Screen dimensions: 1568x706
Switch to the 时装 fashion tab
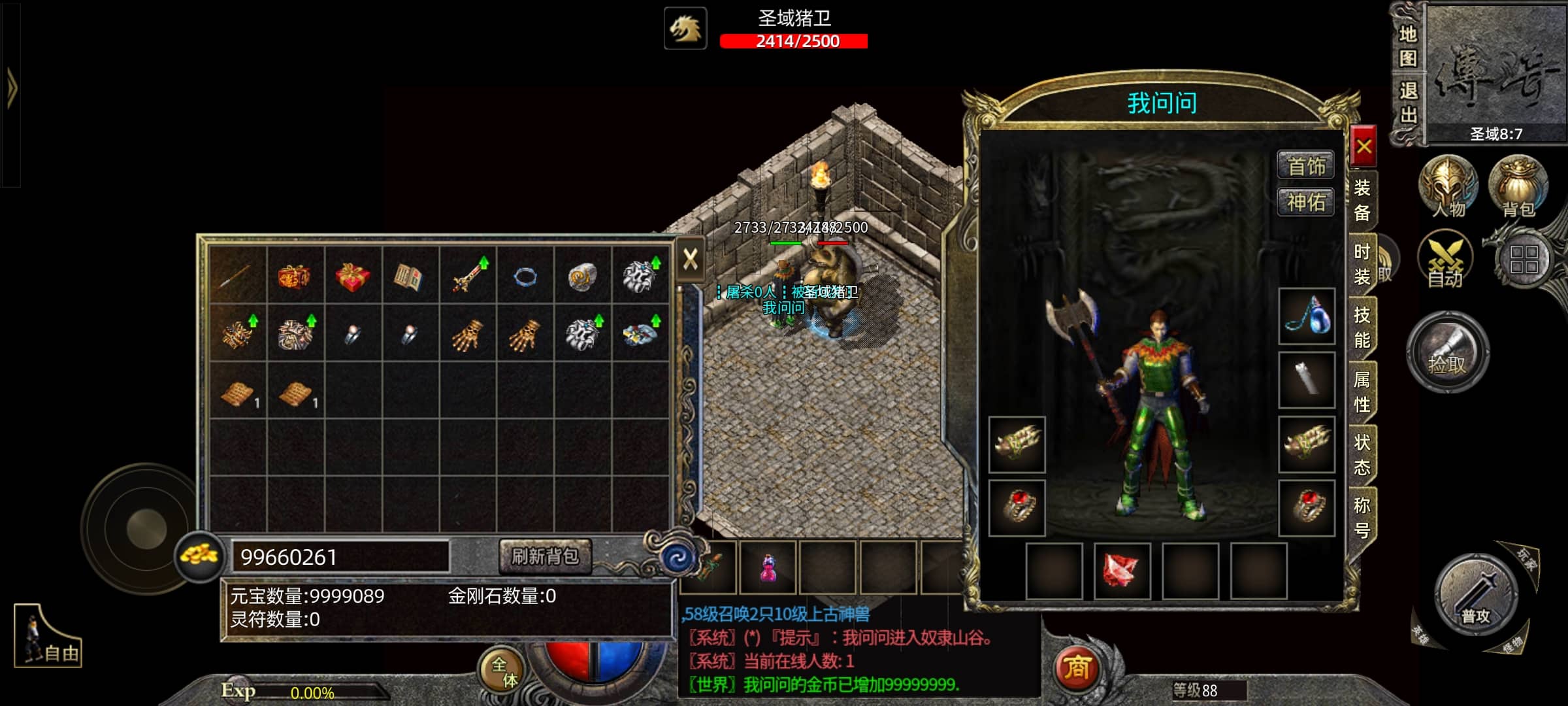pyautogui.click(x=1362, y=264)
